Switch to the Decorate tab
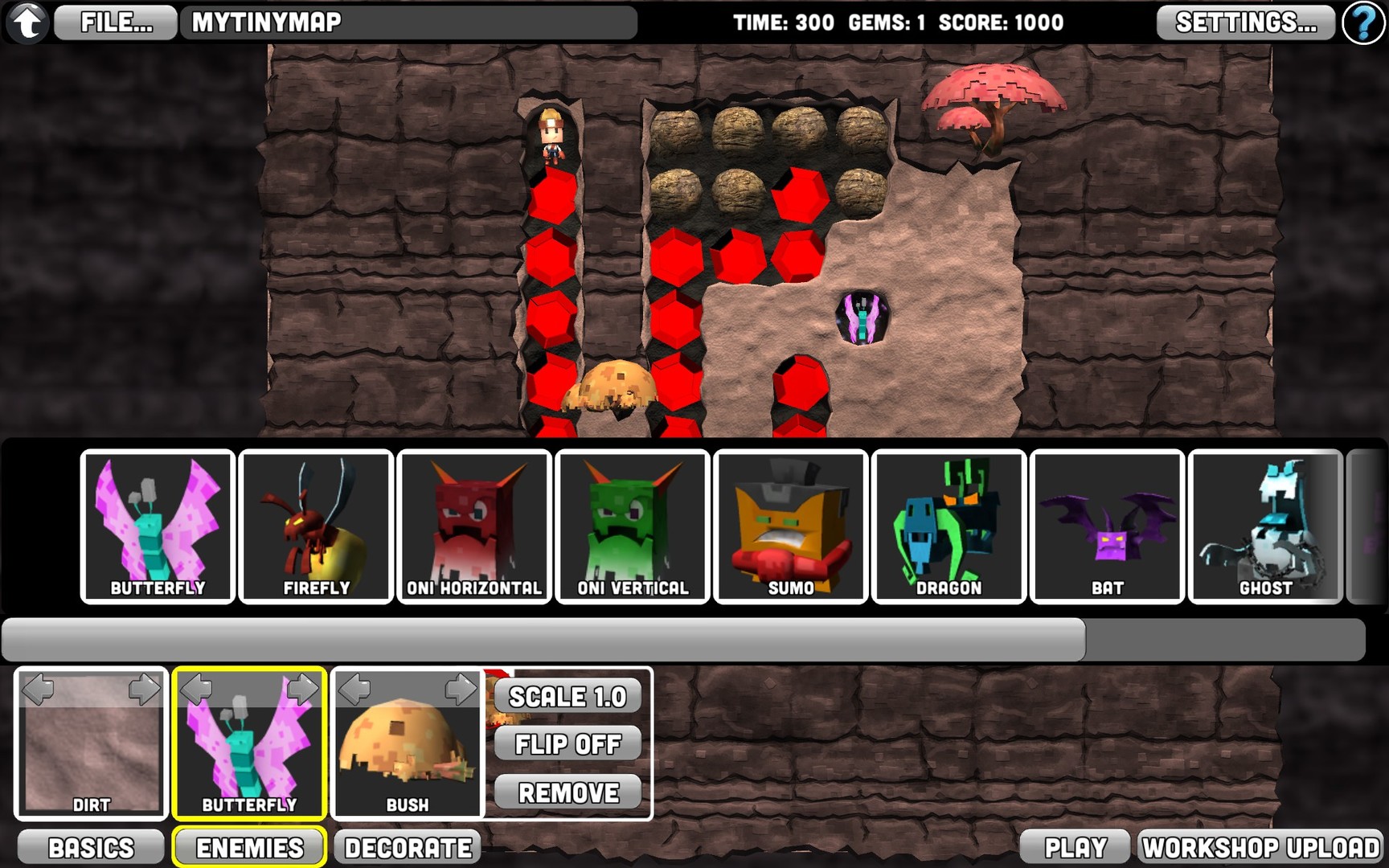The image size is (1389, 868). (x=407, y=846)
